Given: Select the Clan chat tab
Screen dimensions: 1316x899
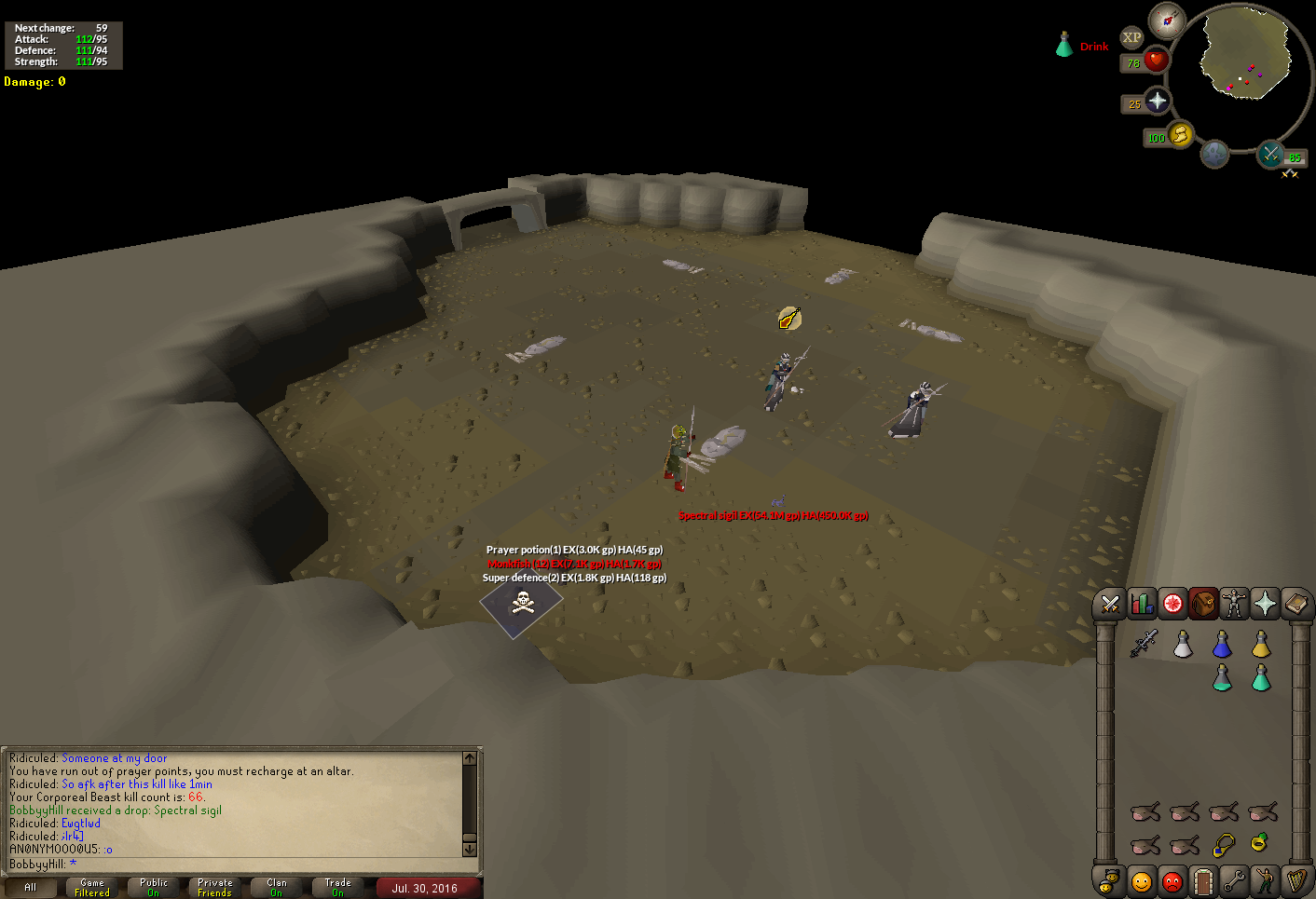Looking at the screenshot, I should click(x=277, y=887).
